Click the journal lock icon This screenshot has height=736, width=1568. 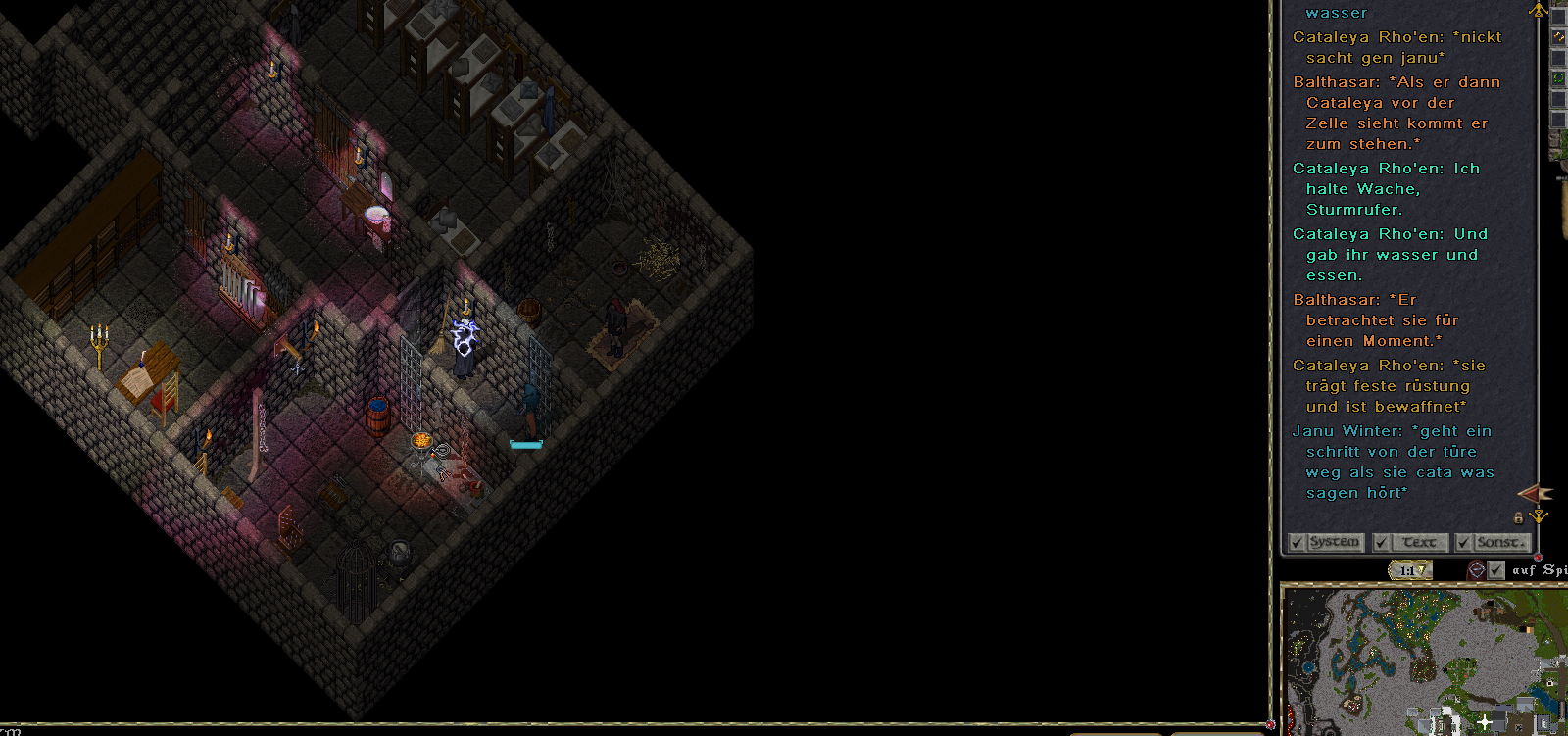[x=1519, y=517]
